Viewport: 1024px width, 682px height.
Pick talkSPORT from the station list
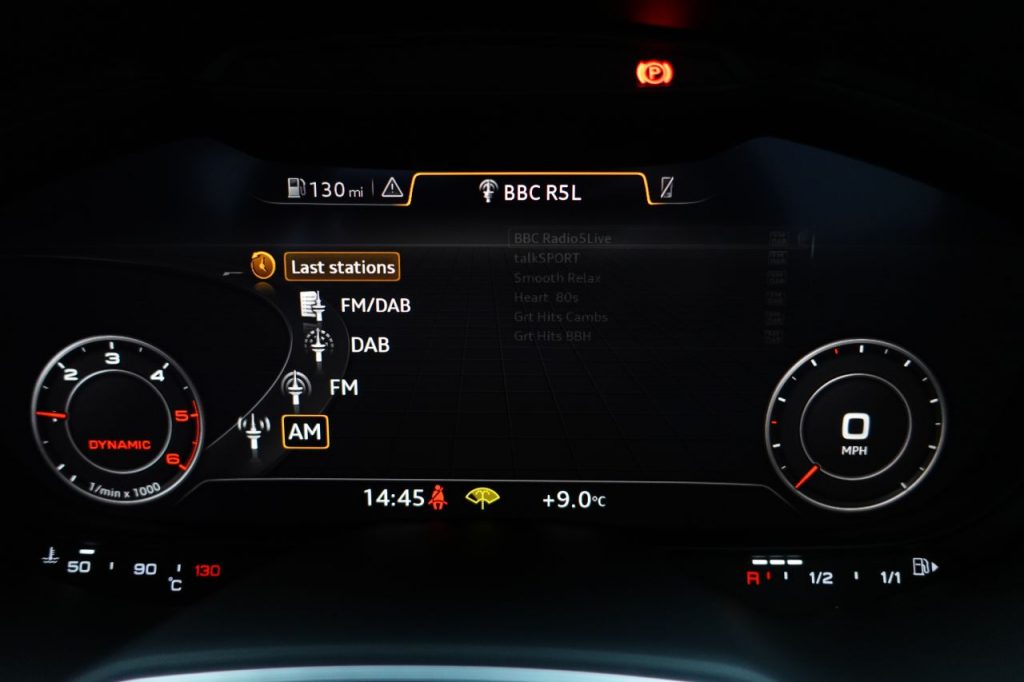(x=546, y=258)
